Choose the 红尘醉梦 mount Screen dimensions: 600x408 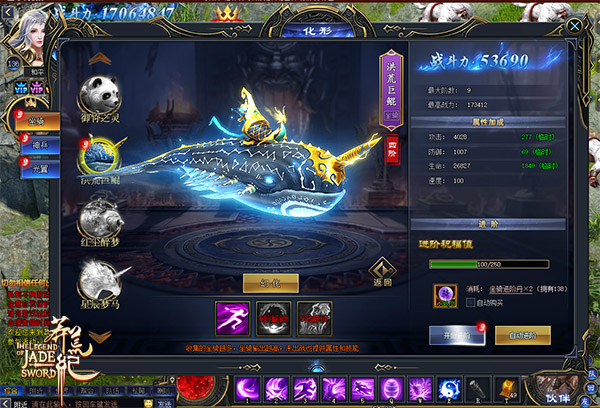[x=102, y=215]
